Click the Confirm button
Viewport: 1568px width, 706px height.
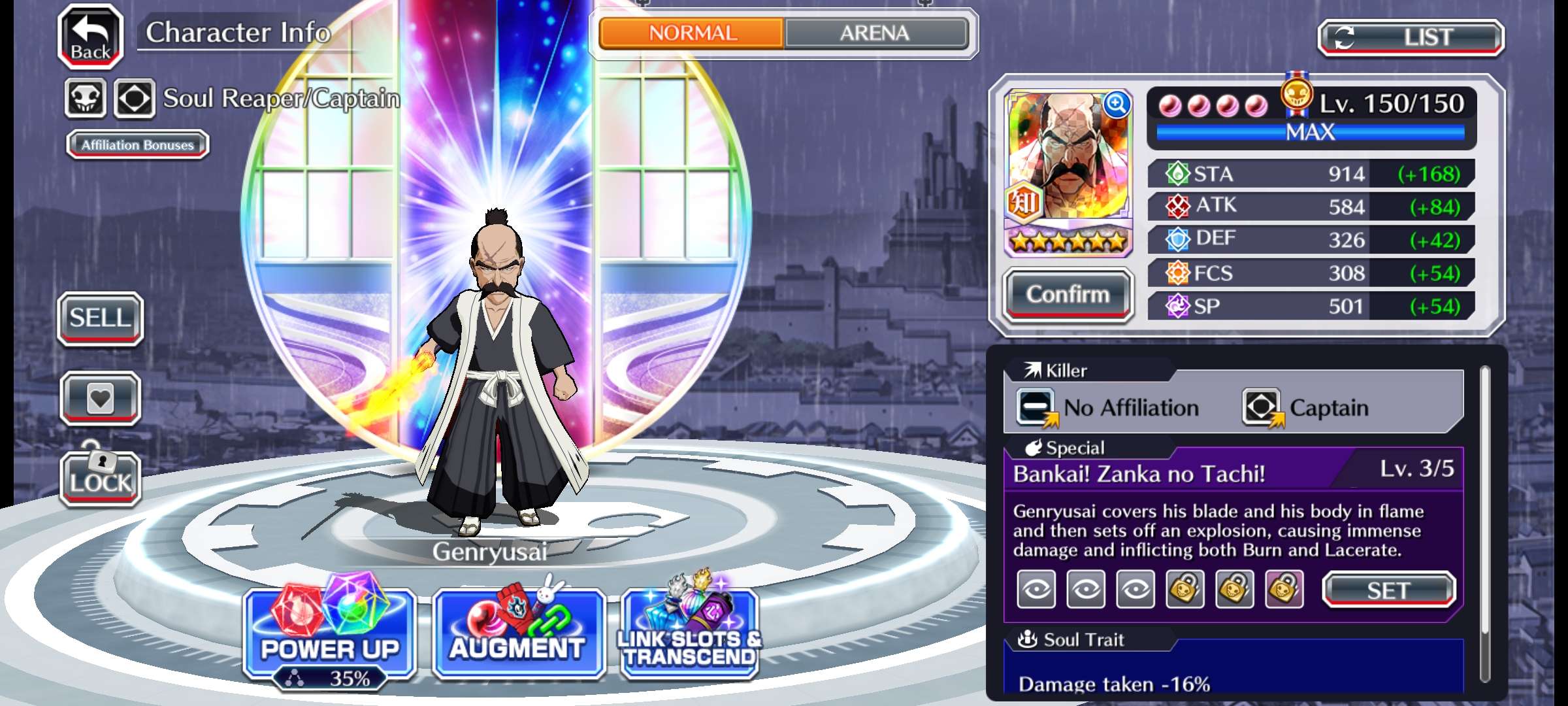[x=1068, y=295]
